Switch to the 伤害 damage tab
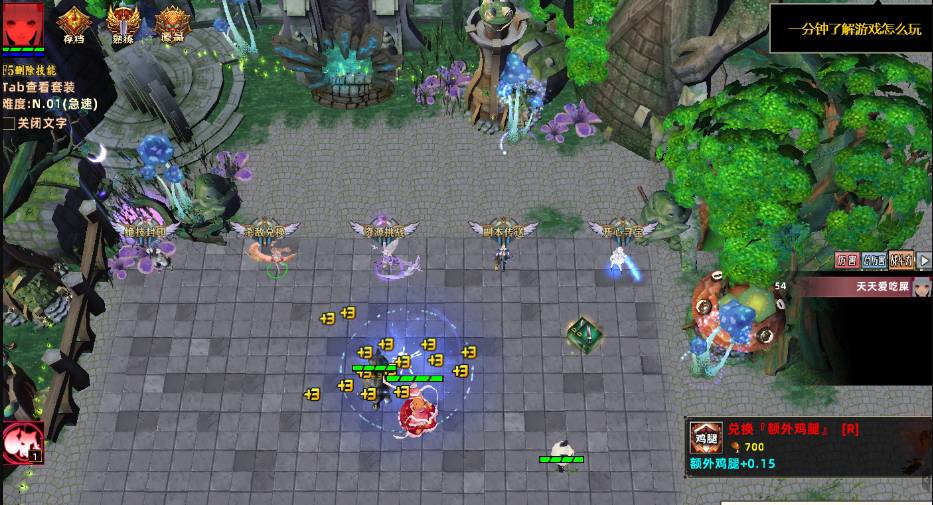Image resolution: width=933 pixels, height=505 pixels. (847, 261)
